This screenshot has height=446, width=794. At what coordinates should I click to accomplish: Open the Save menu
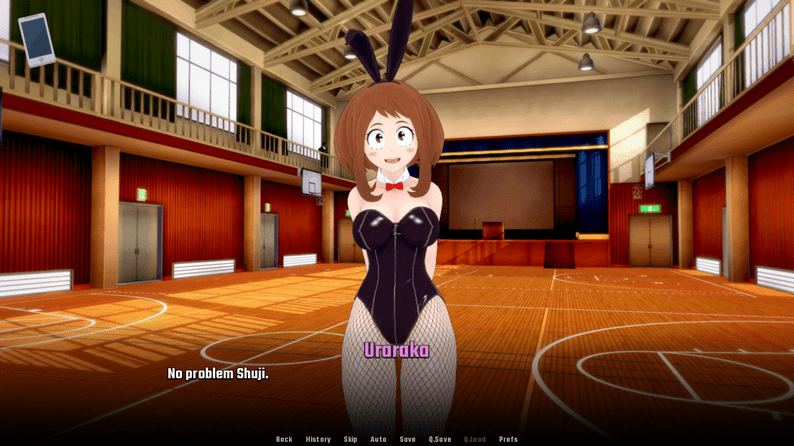[x=408, y=439]
